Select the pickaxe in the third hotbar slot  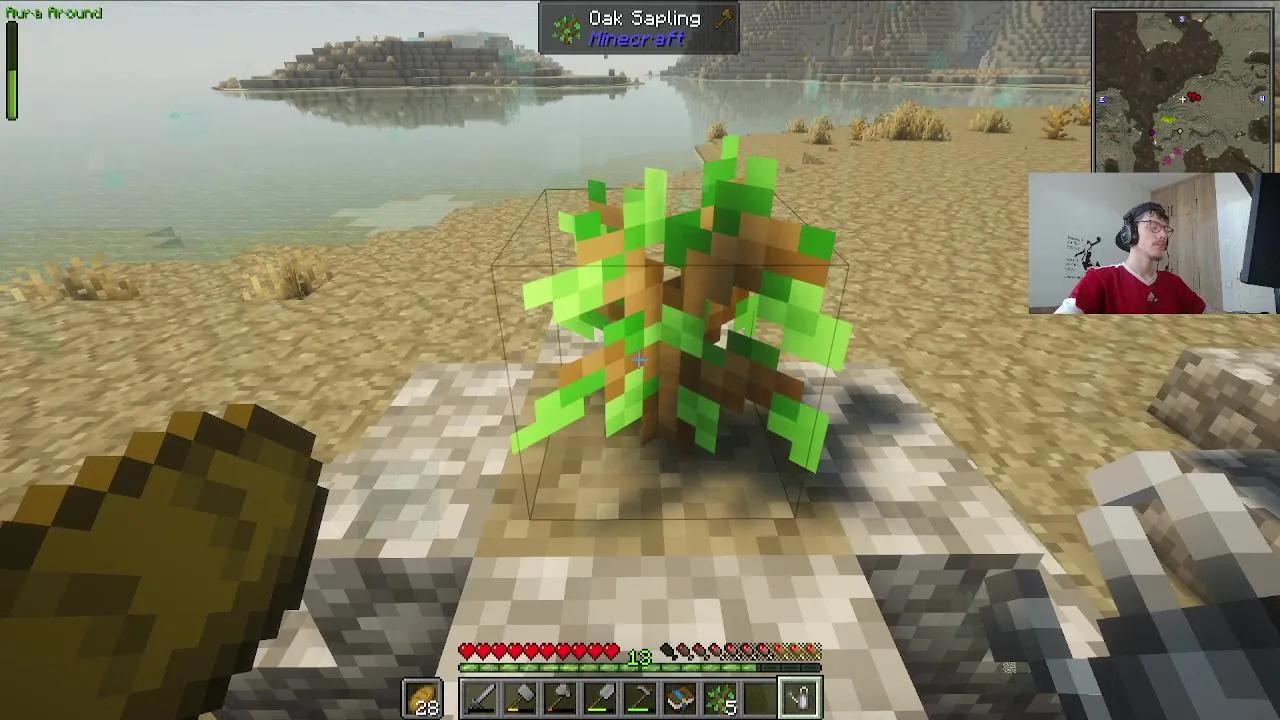(562, 697)
